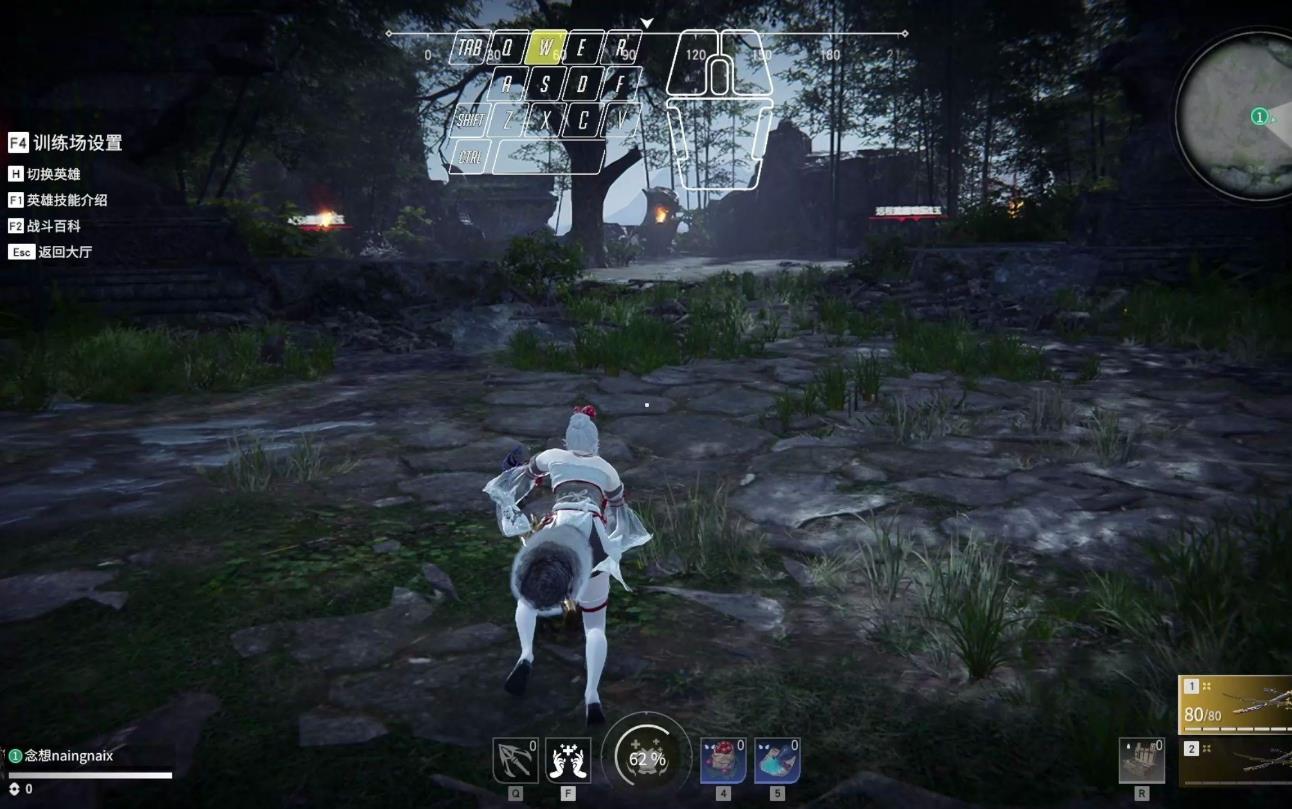Open 英雄技能介绍 hero skill introduction

coord(58,200)
